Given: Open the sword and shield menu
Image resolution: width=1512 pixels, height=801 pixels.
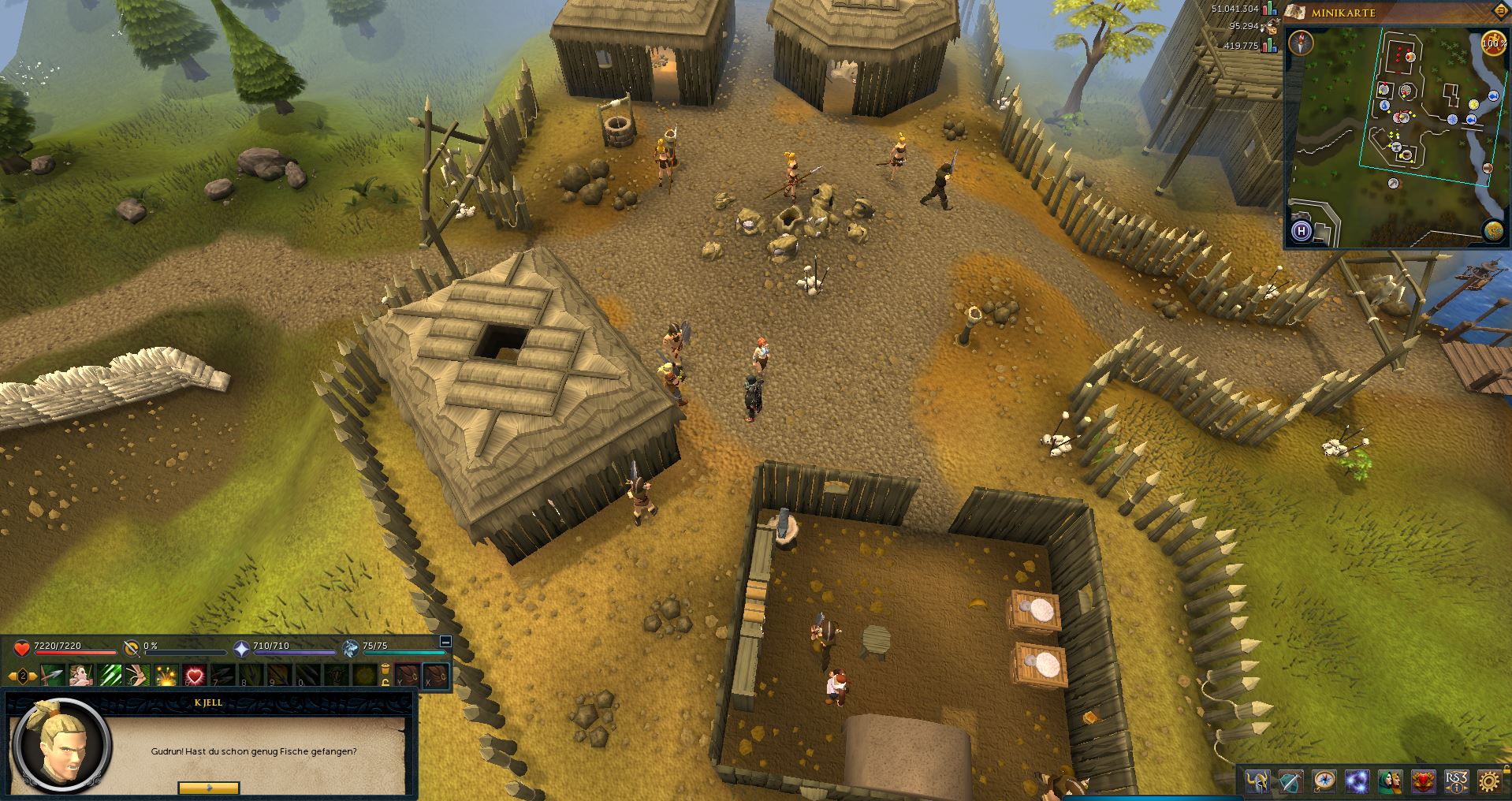Looking at the screenshot, I should (1290, 781).
